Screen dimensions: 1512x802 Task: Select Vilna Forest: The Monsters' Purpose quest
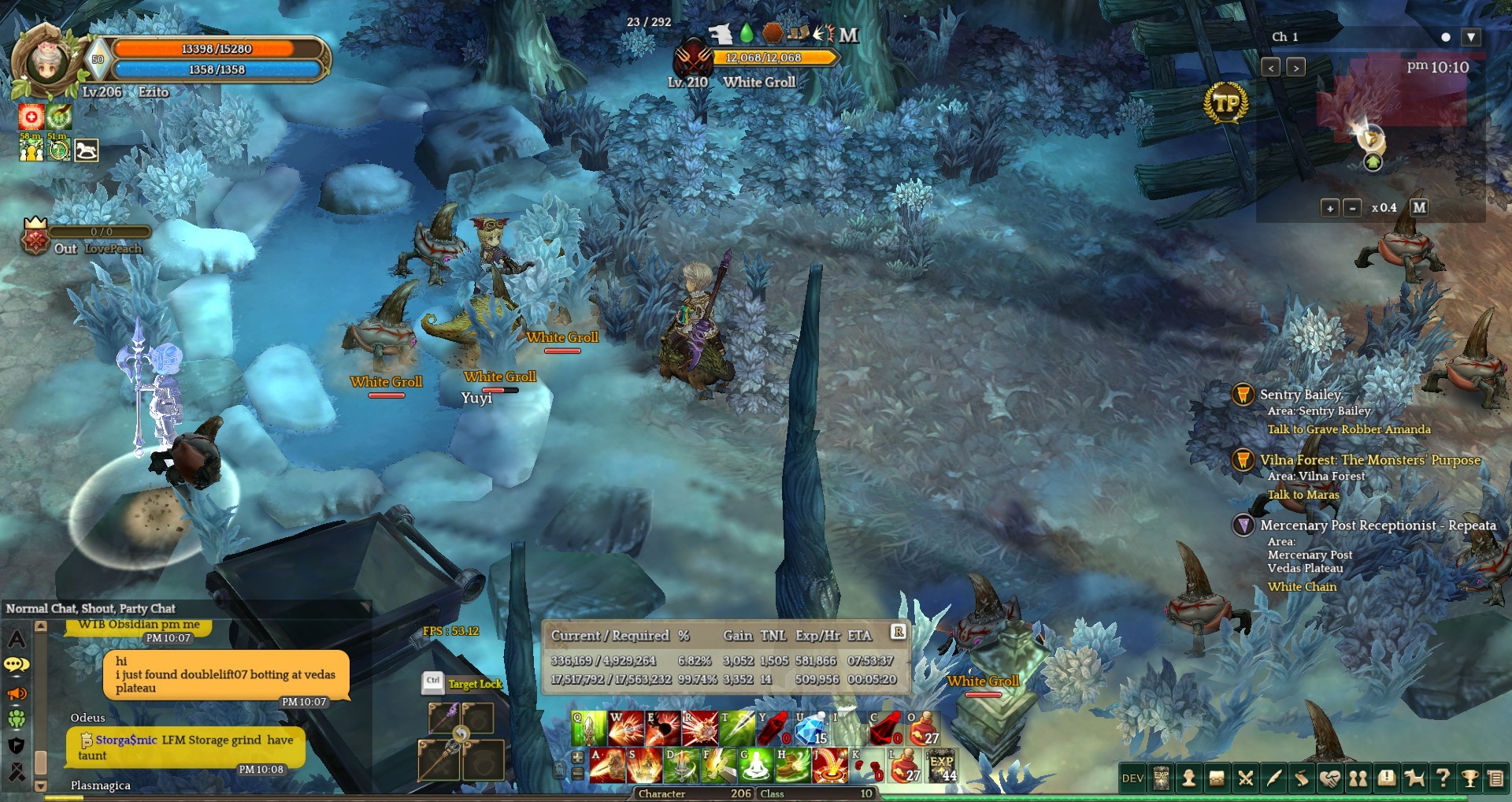[x=1369, y=460]
